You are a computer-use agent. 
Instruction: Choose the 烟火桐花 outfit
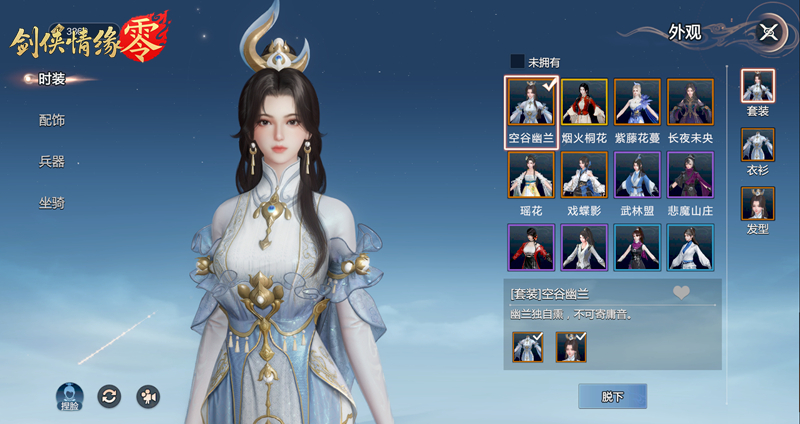coord(584,103)
